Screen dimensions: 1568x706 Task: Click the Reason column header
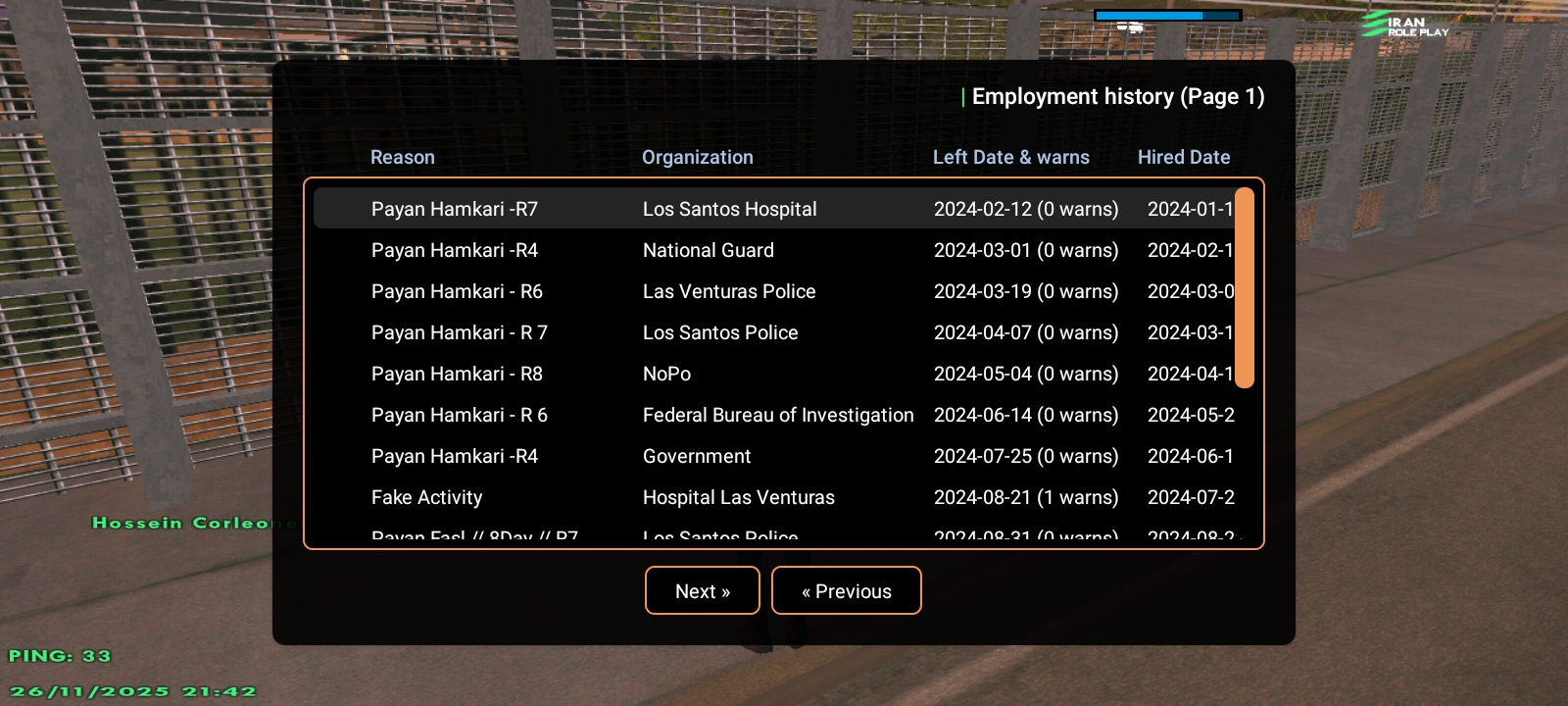[x=402, y=157]
